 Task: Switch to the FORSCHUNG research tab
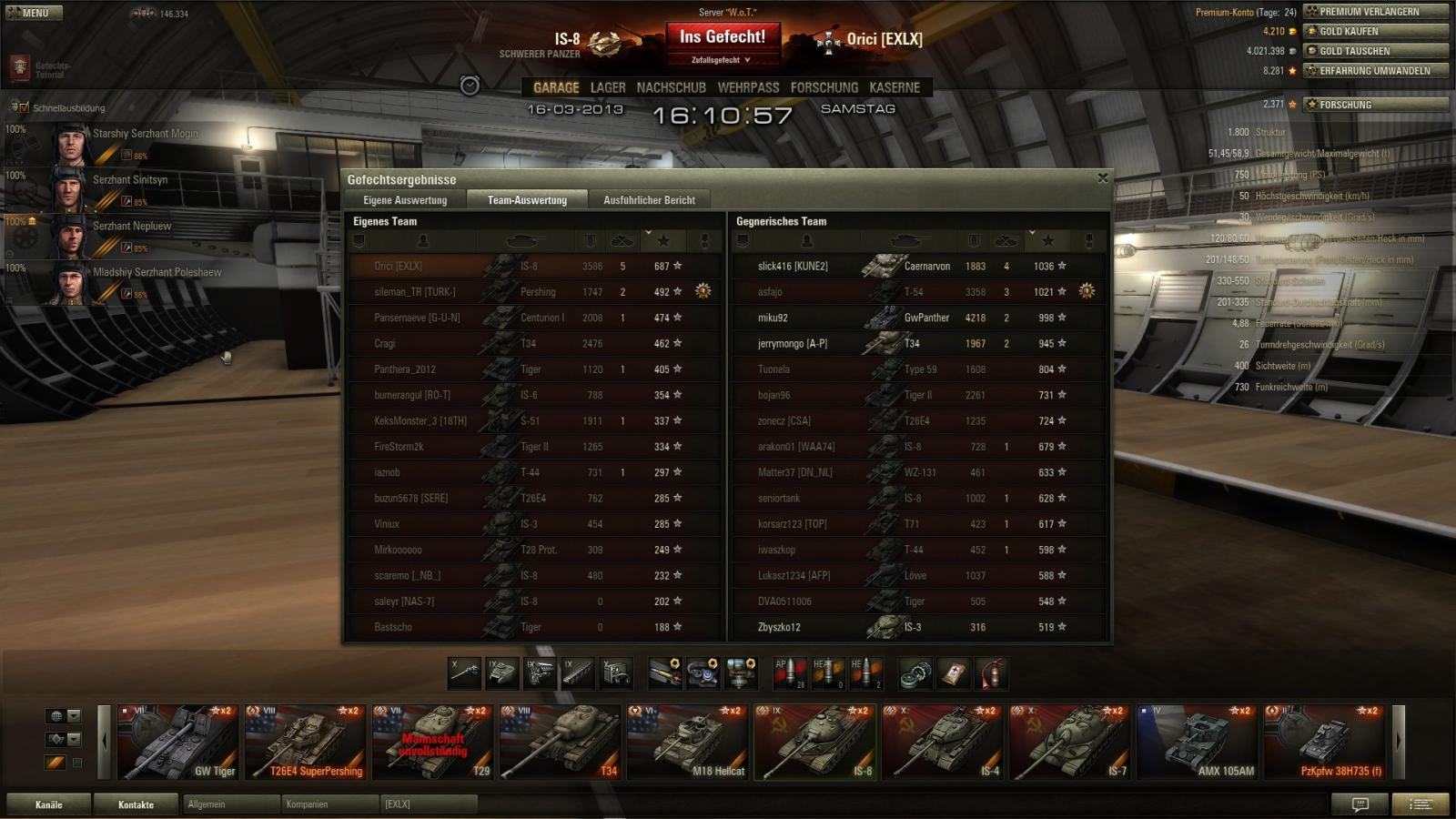[x=824, y=87]
